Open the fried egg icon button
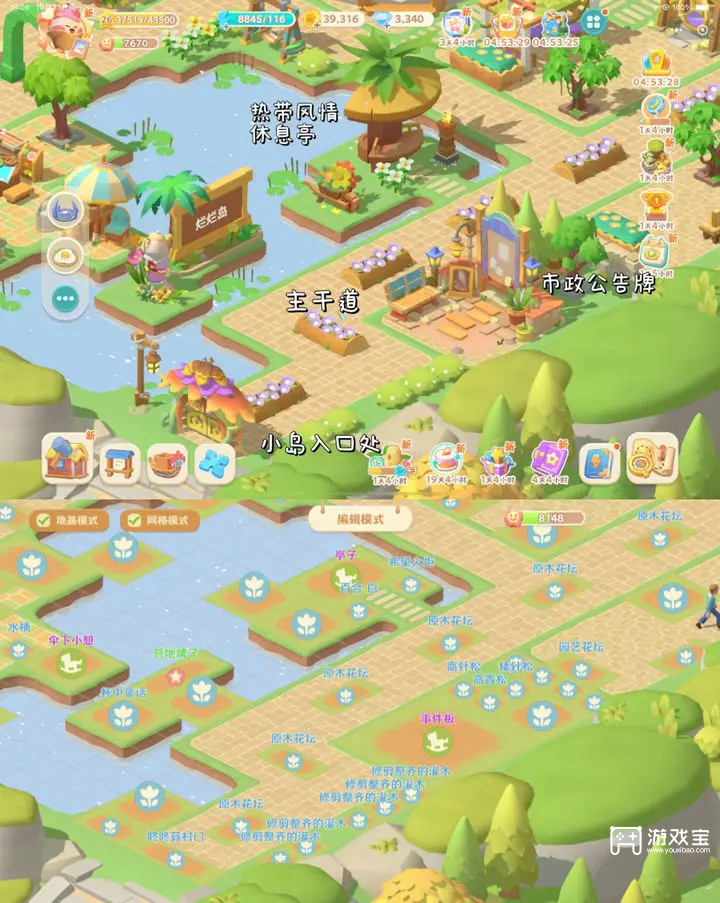This screenshot has height=903, width=720. point(66,256)
